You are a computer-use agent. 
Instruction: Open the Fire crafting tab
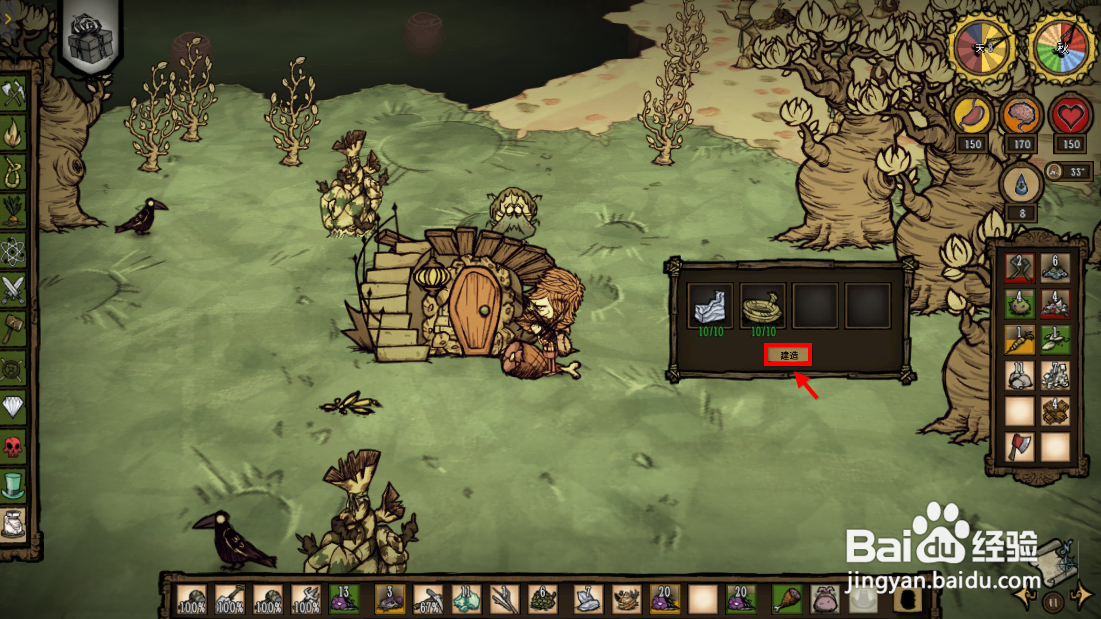point(13,133)
